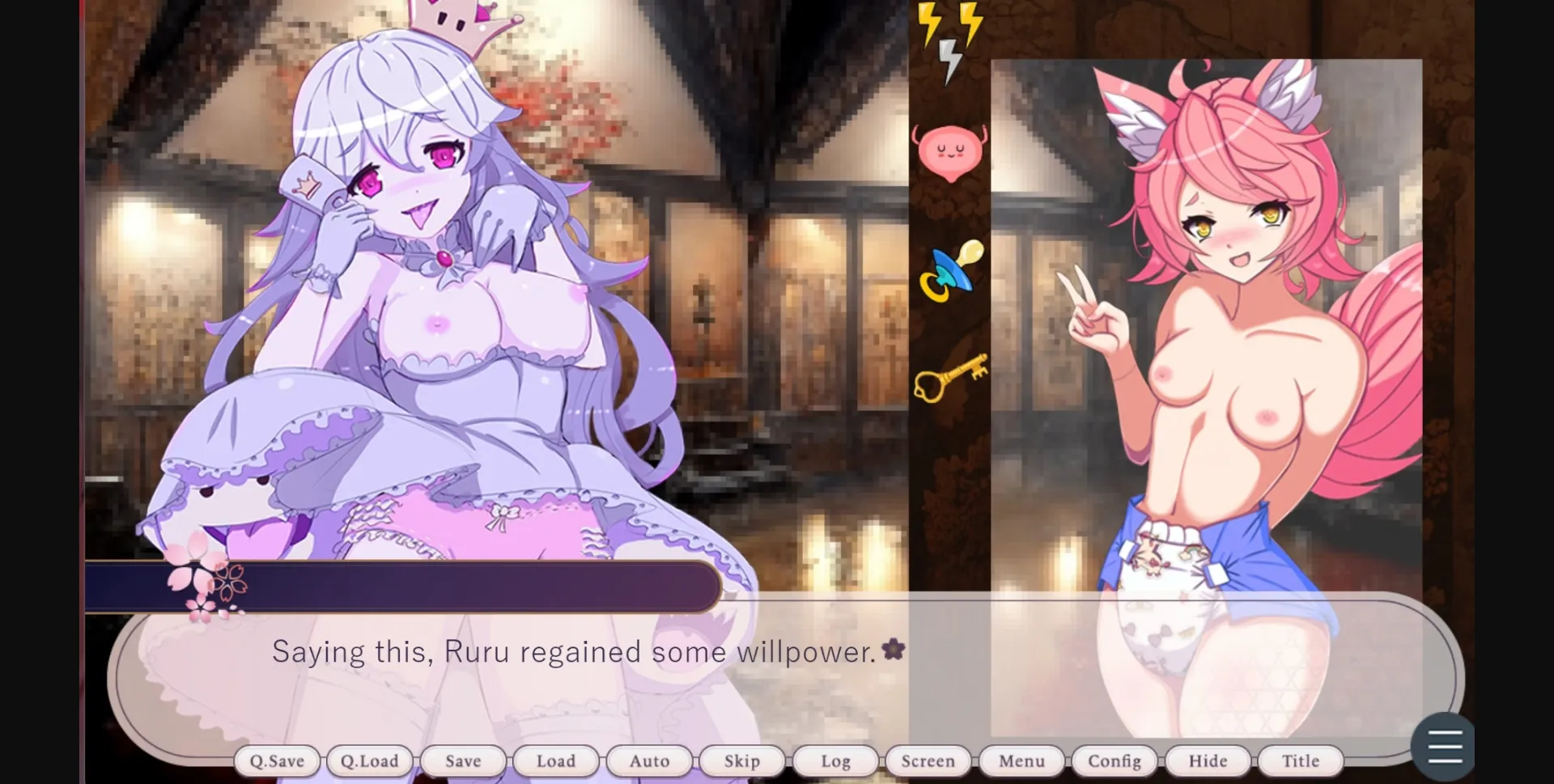The width and height of the screenshot is (1554, 784).
Task: Click the pink bladder status icon
Action: click(x=953, y=149)
